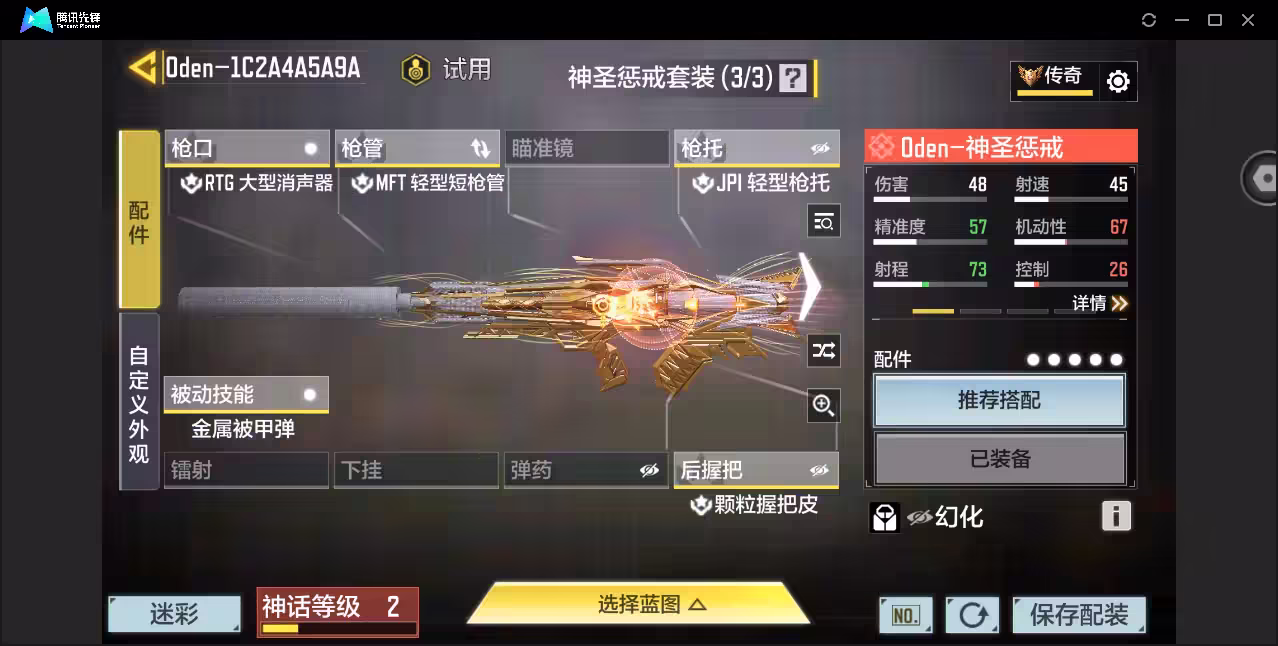Image resolution: width=1278 pixels, height=646 pixels.
Task: Select the 枪口 muzzle attachment slot
Action: pos(246,149)
